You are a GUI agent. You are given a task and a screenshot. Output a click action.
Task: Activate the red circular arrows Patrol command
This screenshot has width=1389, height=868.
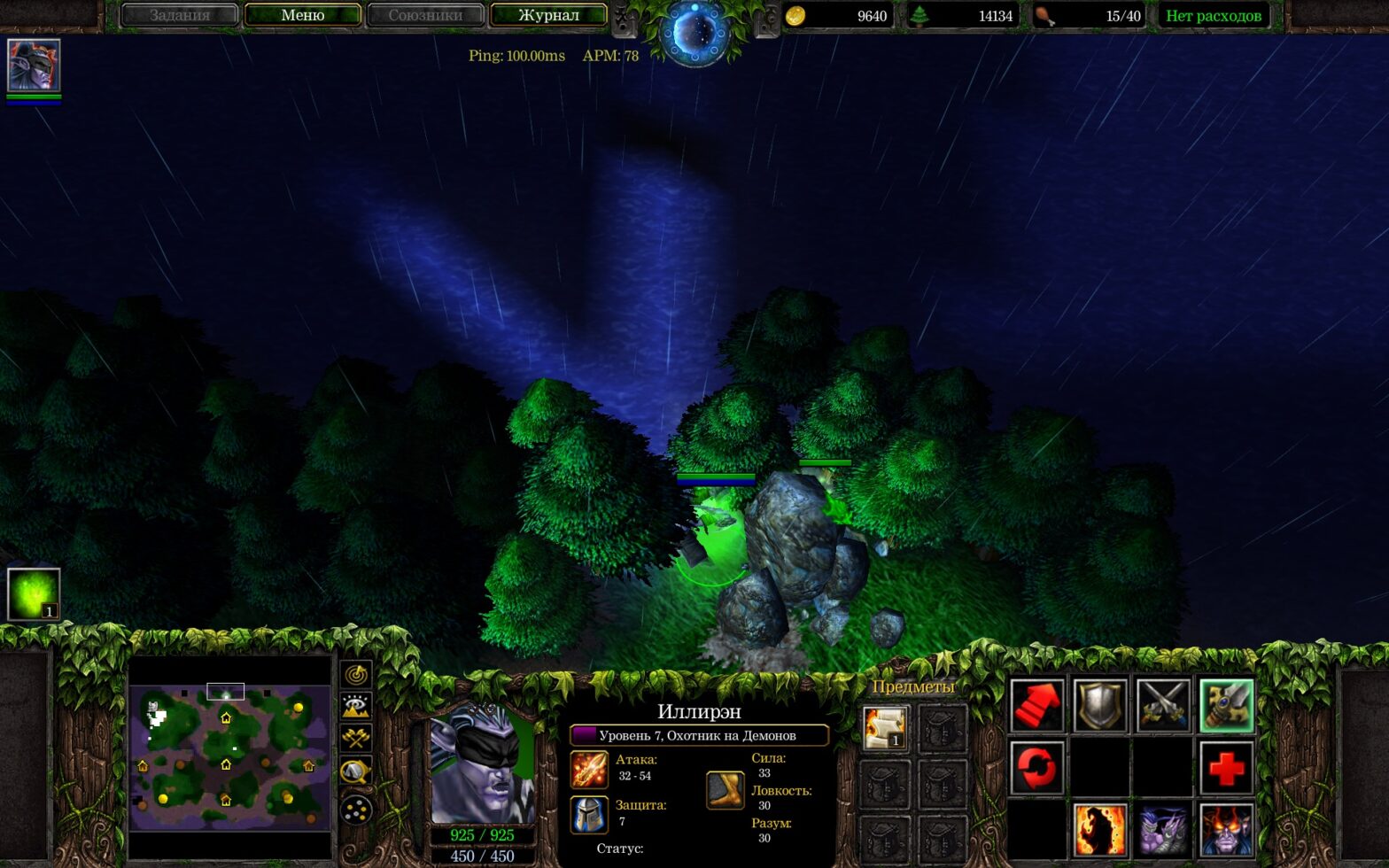click(1036, 768)
